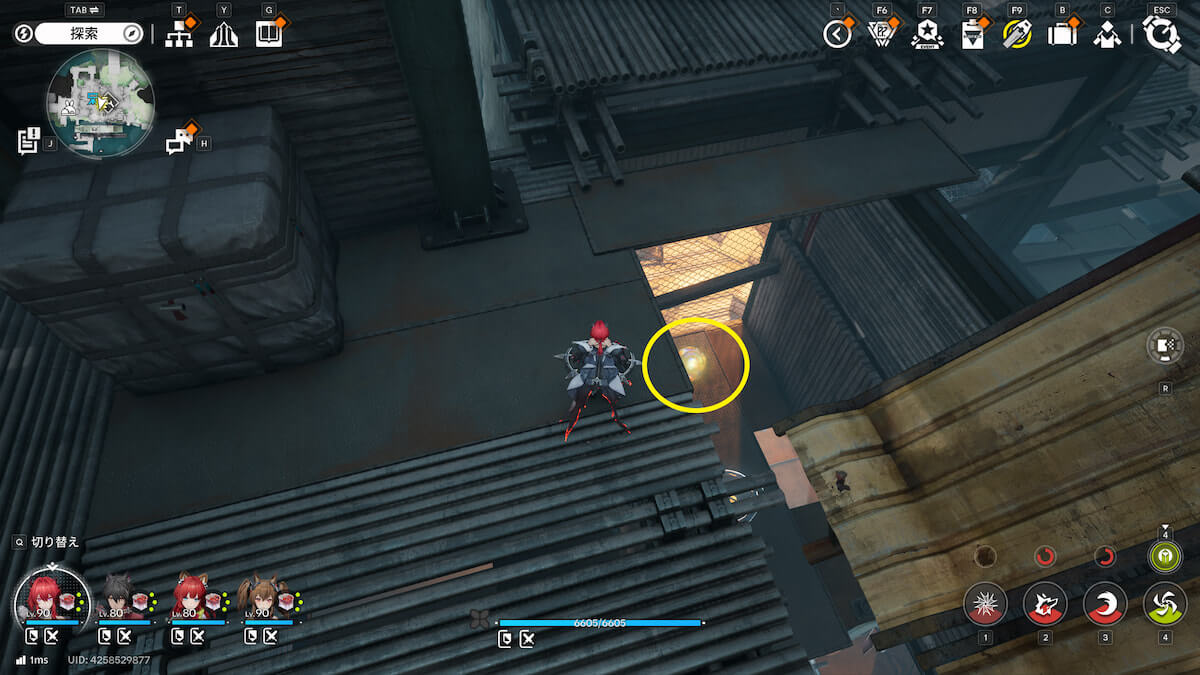Open the chat bubbles icon

tap(179, 141)
